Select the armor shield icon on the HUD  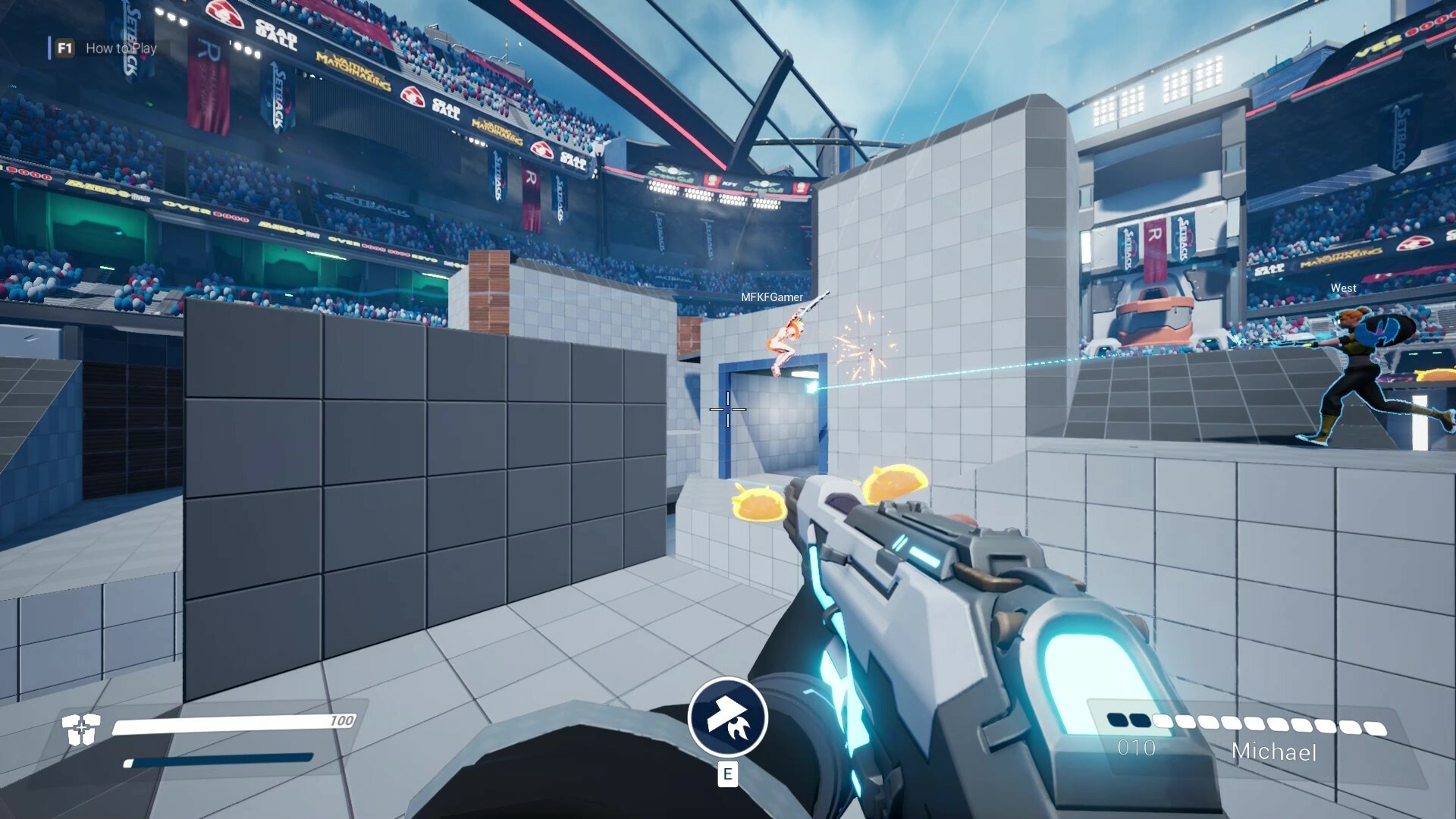click(81, 728)
